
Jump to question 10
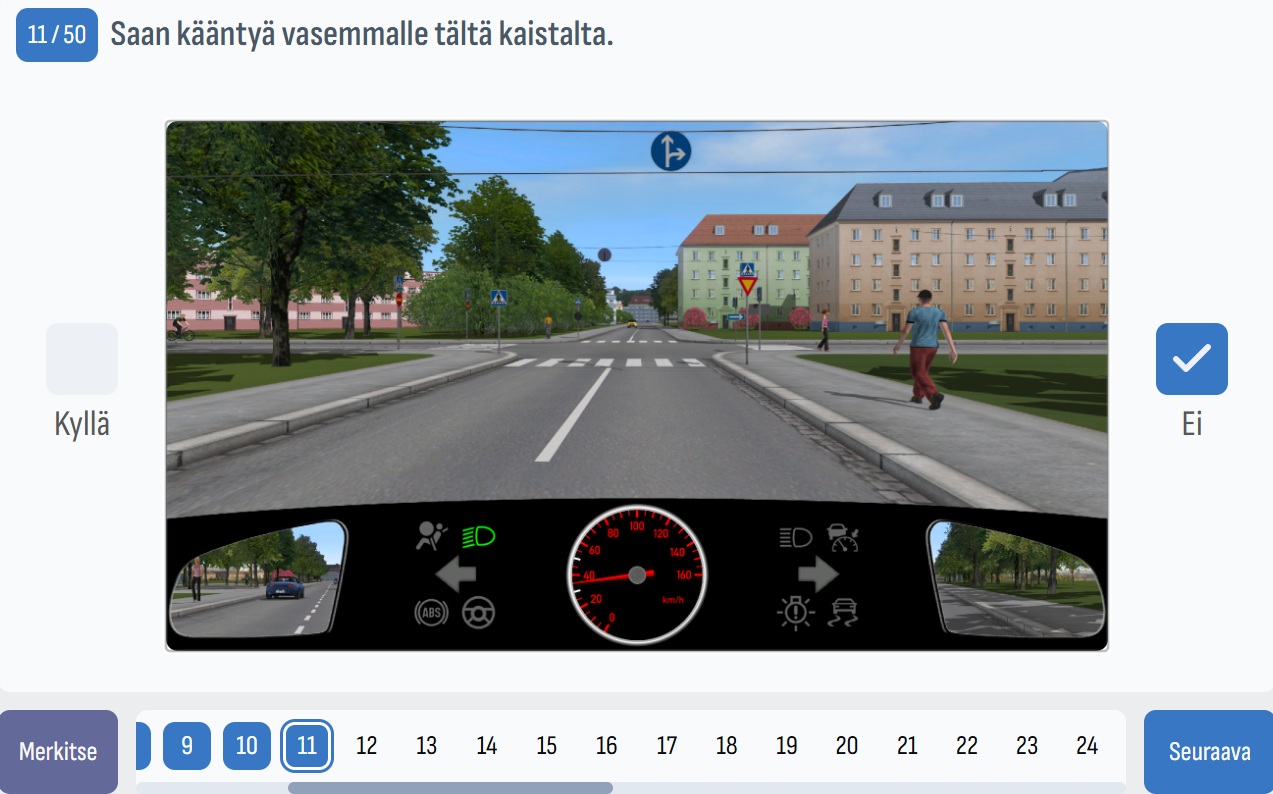247,746
